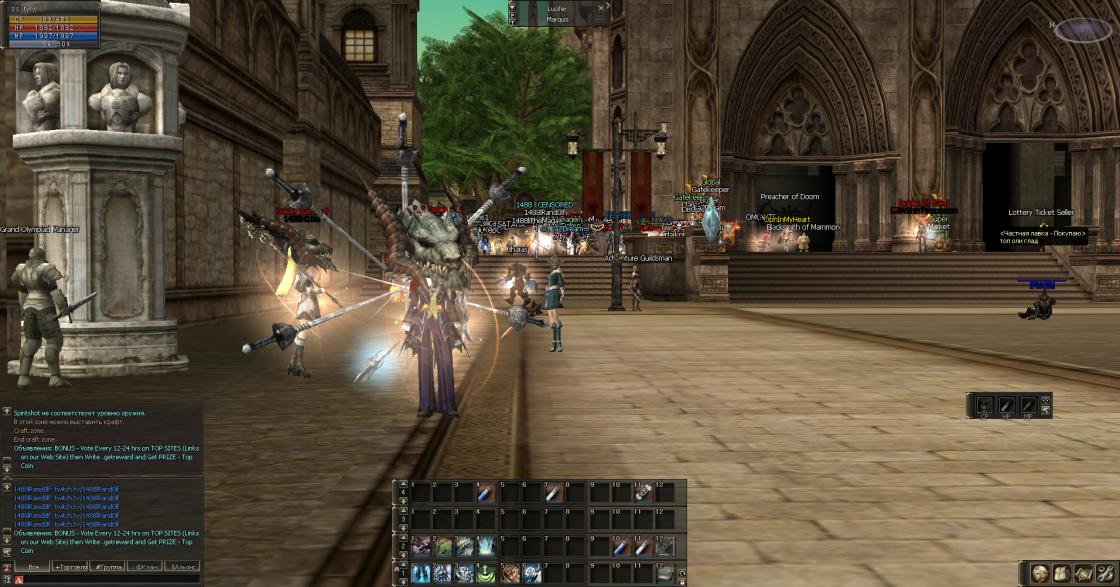This screenshot has width=1120, height=587.
Task: Toggle the auto CP potion slot
Action: 984,405
